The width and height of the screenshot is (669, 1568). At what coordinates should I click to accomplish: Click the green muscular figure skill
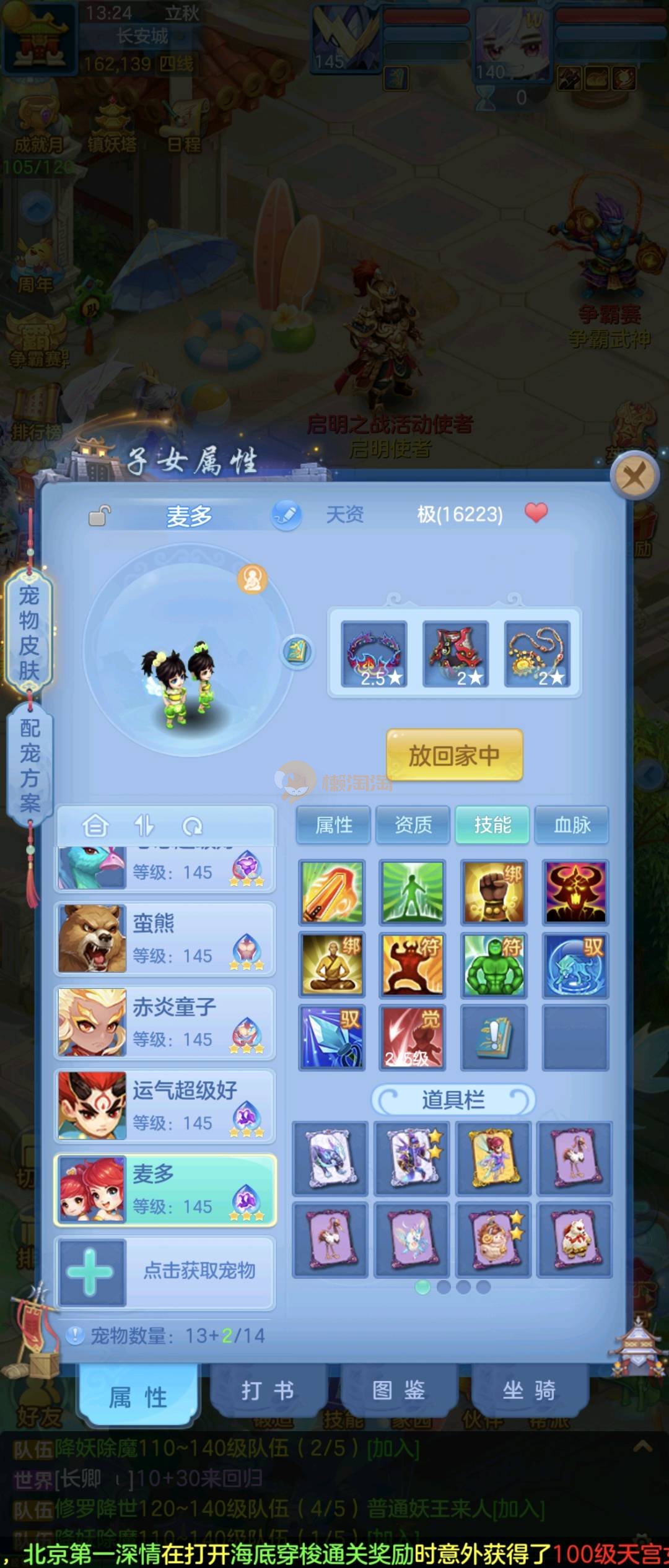pyautogui.click(x=494, y=965)
